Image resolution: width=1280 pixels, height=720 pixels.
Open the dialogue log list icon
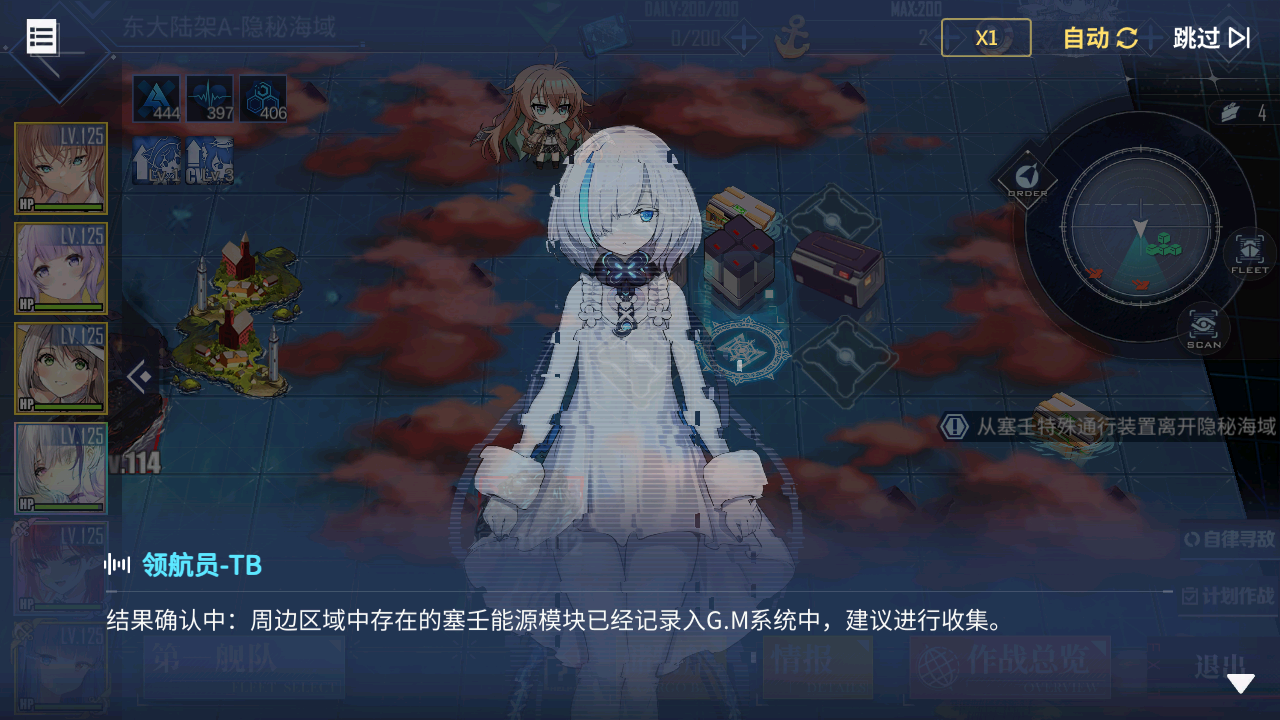[42, 37]
